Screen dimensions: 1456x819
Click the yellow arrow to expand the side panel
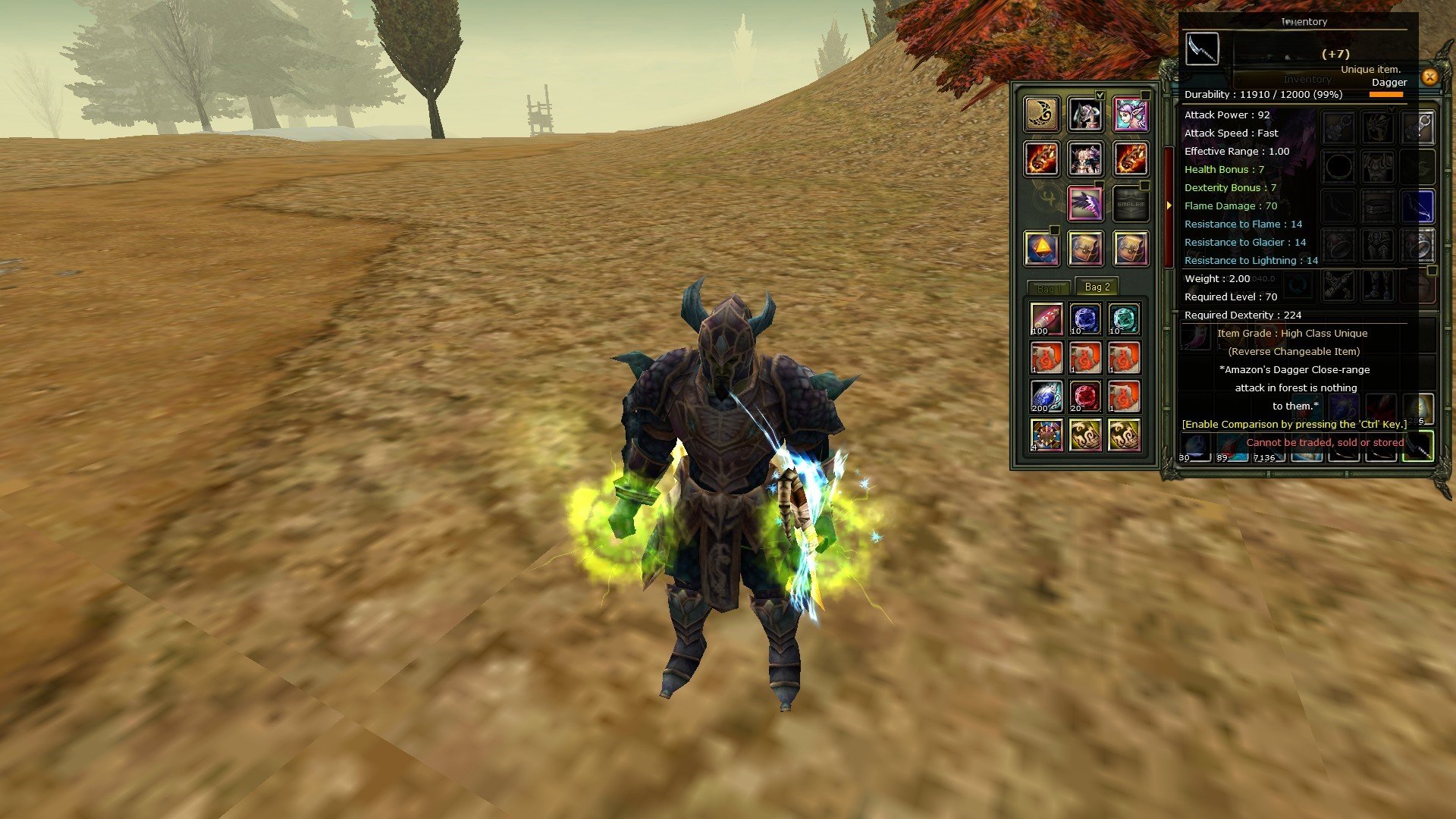click(1169, 204)
